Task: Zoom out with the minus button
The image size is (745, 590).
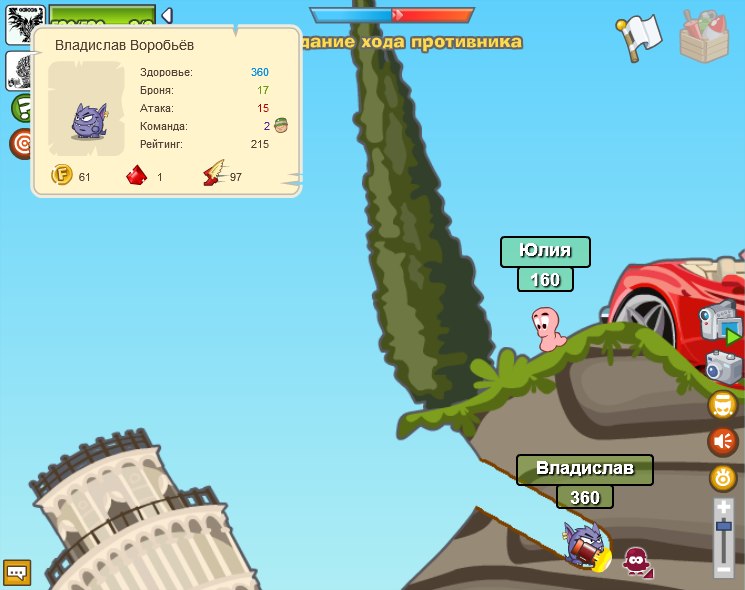Action: 724,569
